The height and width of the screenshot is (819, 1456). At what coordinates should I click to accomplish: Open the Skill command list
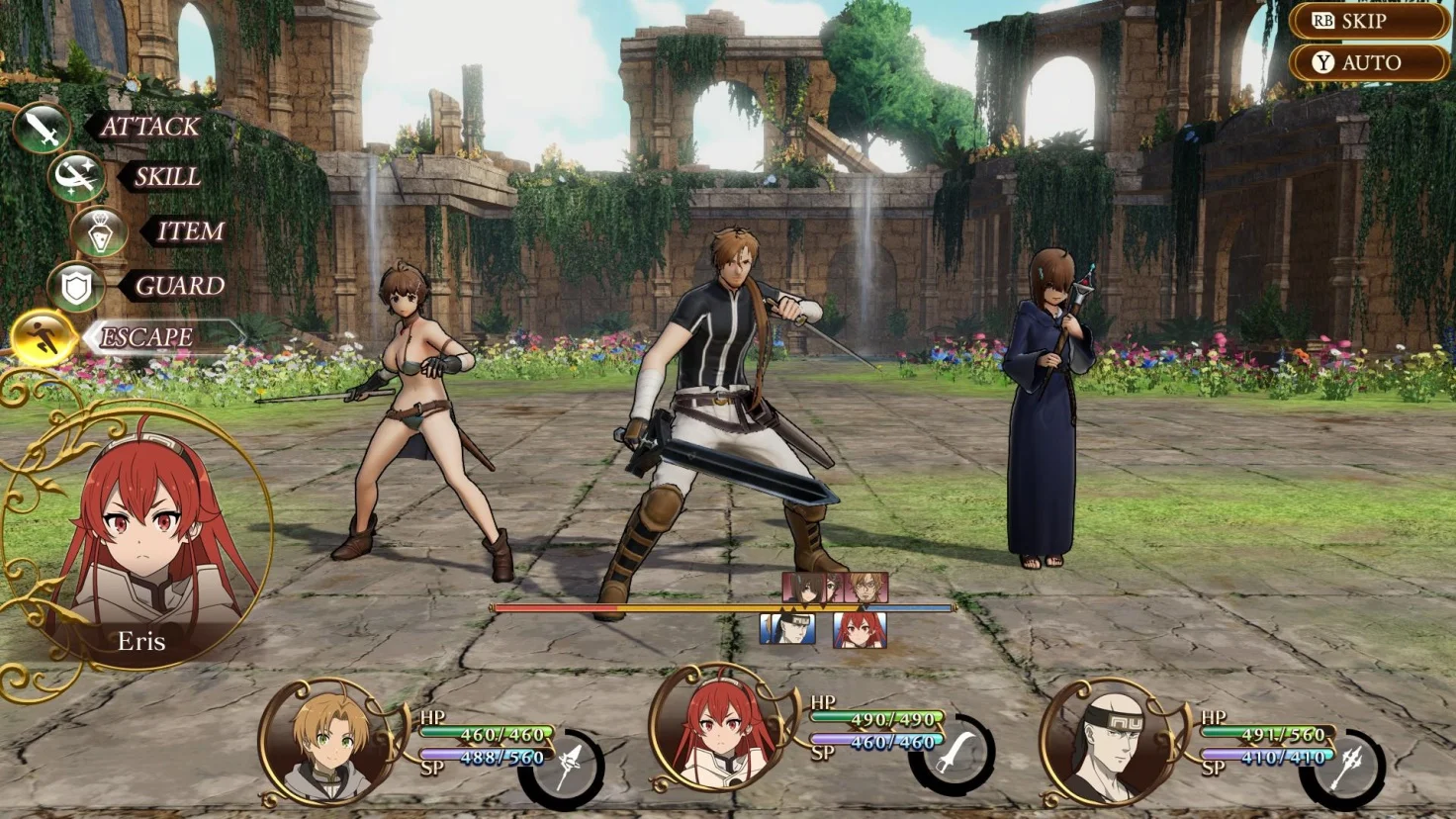(x=166, y=177)
